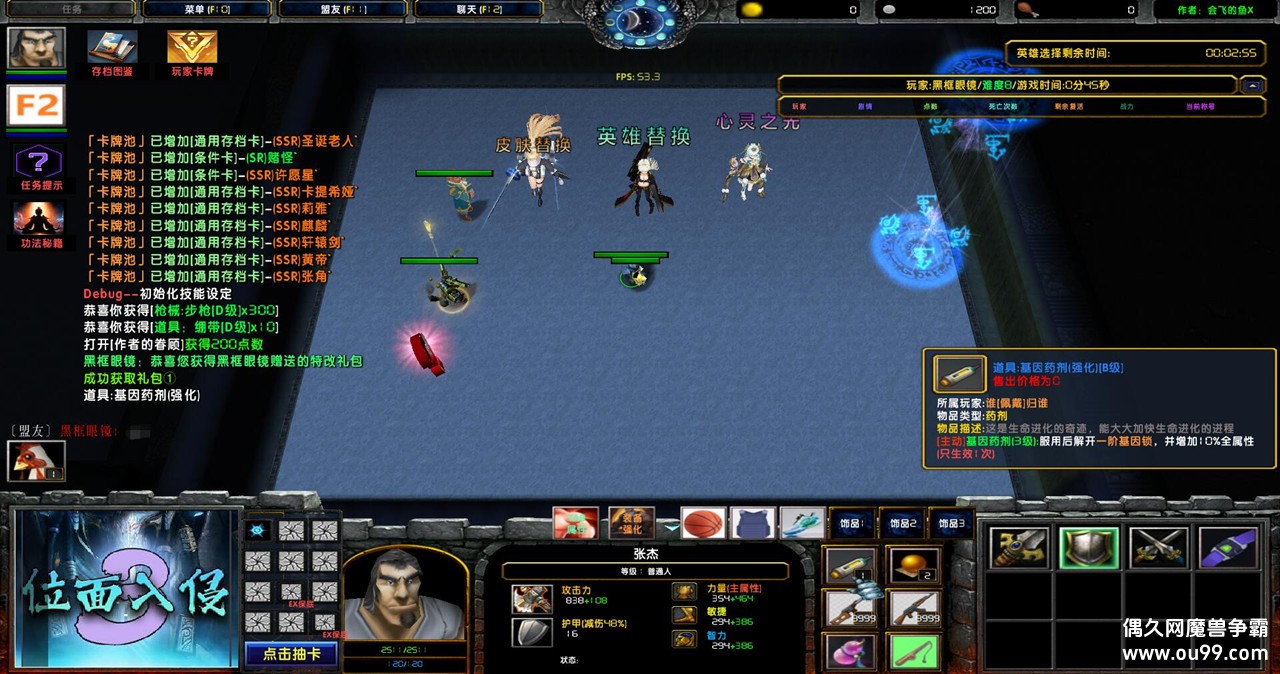1280x674 pixels.
Task: Select the basketball equipment slot
Action: pyautogui.click(x=703, y=523)
